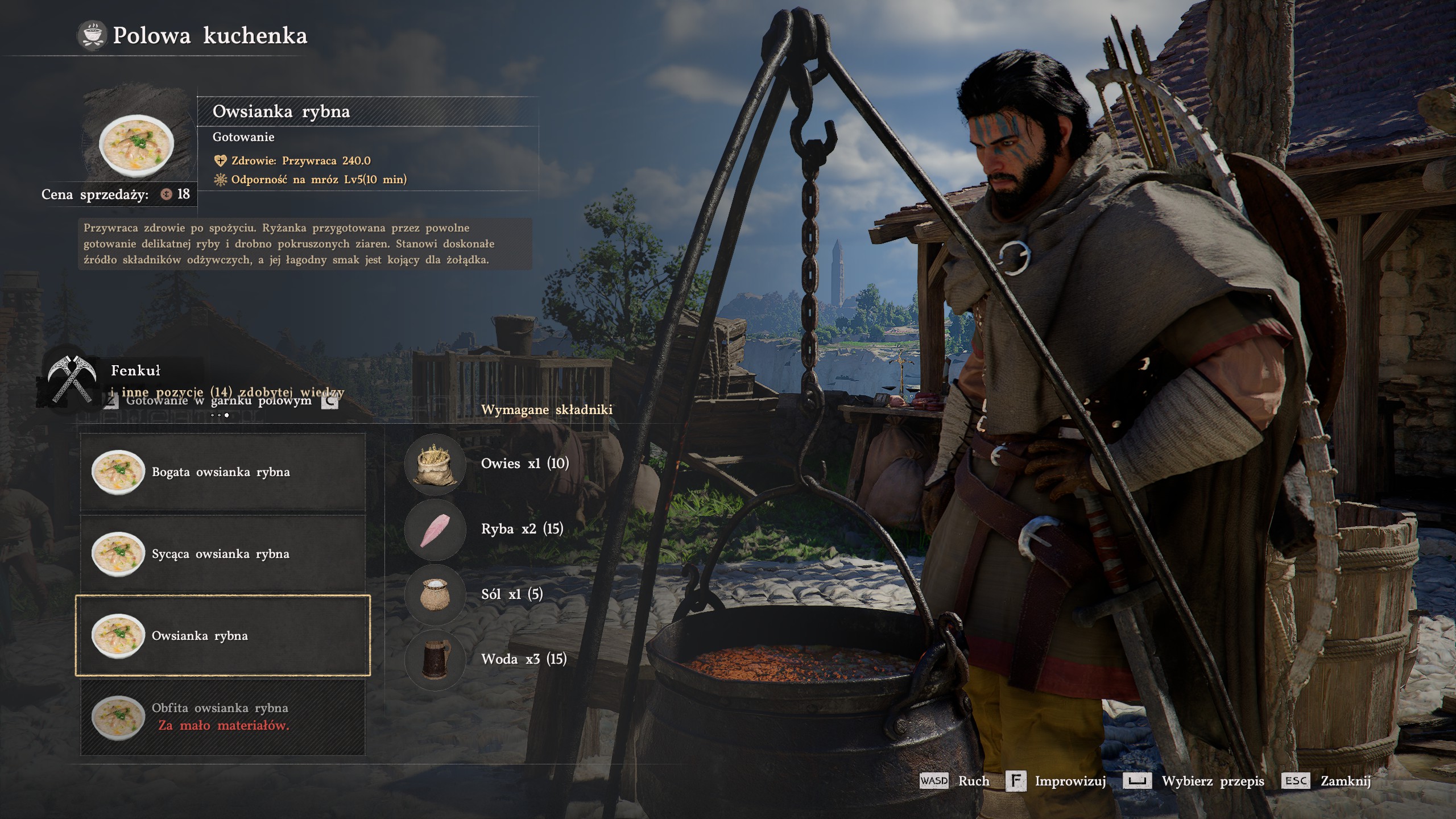Click the Improwizuj button
This screenshot has width=1456, height=819.
click(1057, 781)
